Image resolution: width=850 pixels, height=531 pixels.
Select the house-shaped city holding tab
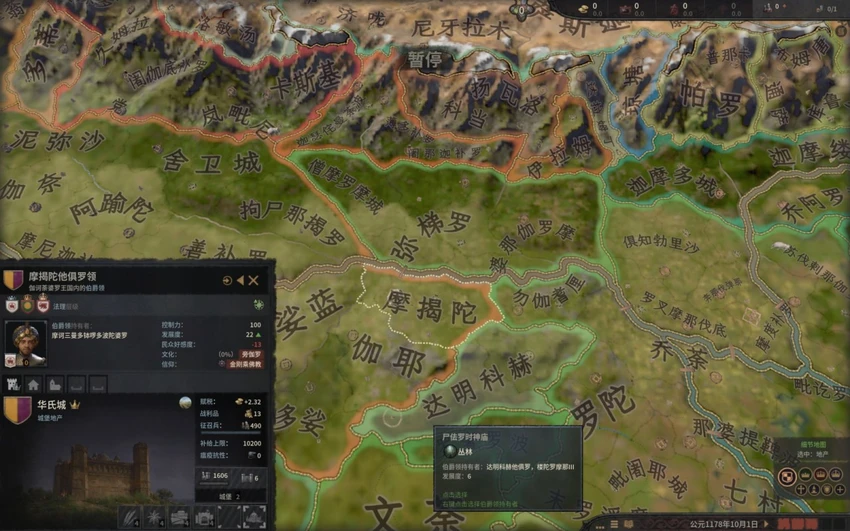[33, 384]
